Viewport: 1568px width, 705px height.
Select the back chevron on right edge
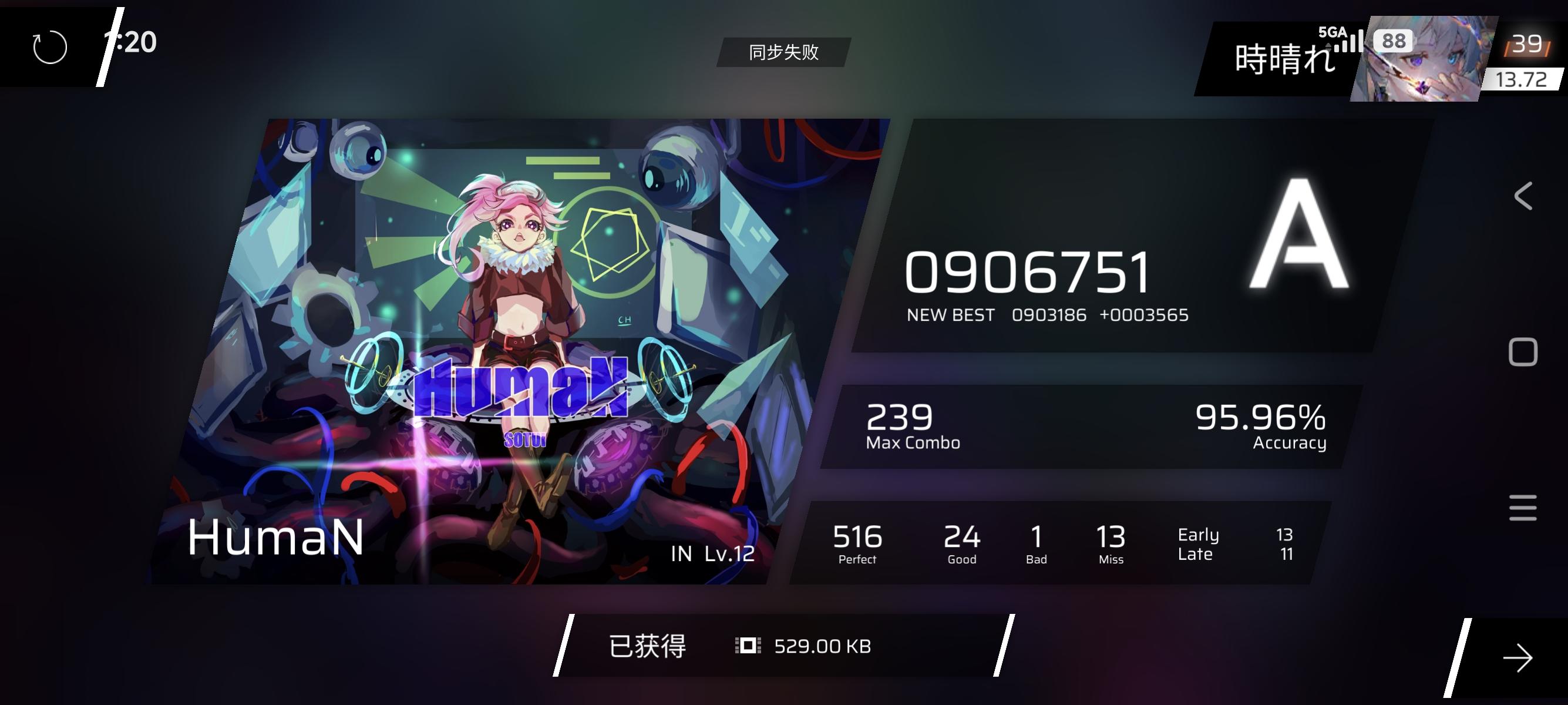(x=1523, y=196)
